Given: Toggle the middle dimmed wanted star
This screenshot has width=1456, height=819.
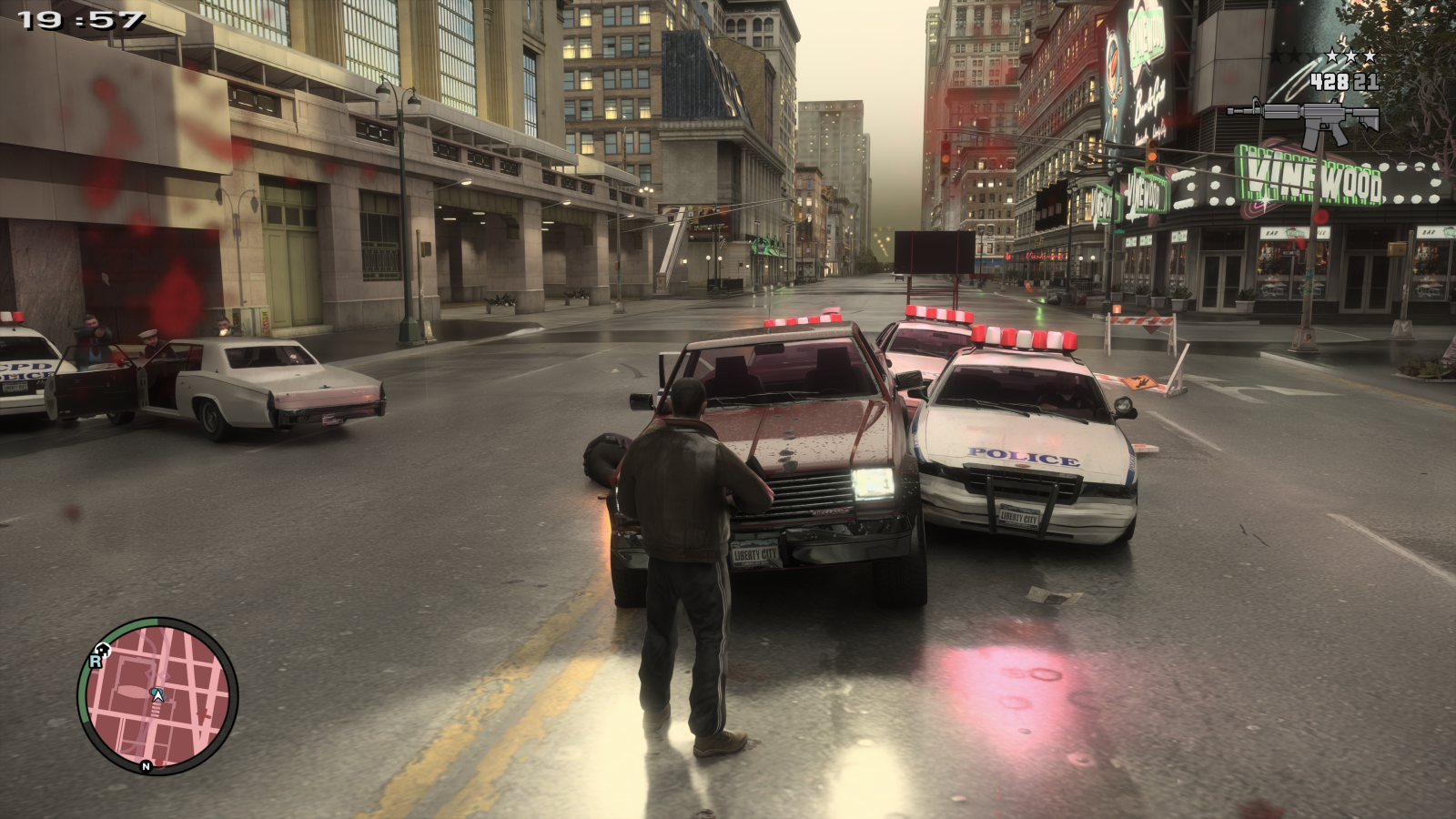Looking at the screenshot, I should pyautogui.click(x=1295, y=55).
